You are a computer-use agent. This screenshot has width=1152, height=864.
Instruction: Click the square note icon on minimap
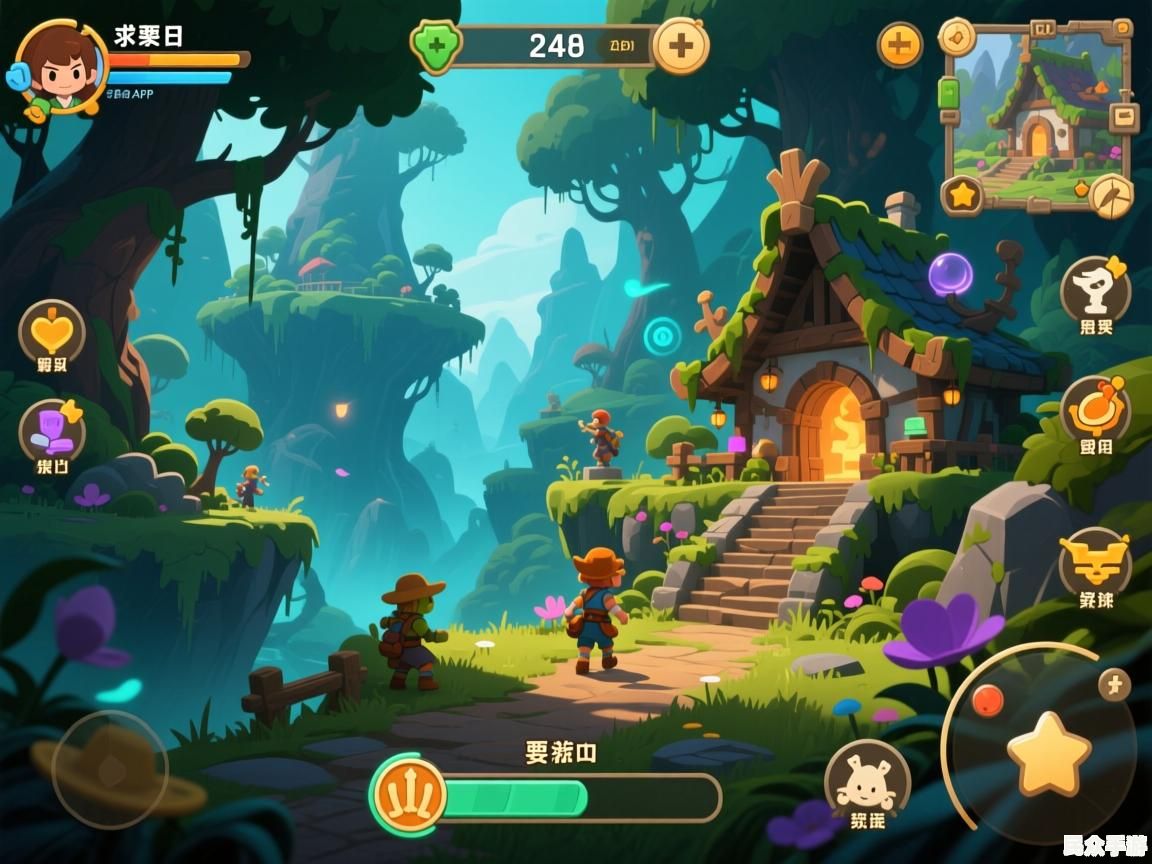[1124, 116]
